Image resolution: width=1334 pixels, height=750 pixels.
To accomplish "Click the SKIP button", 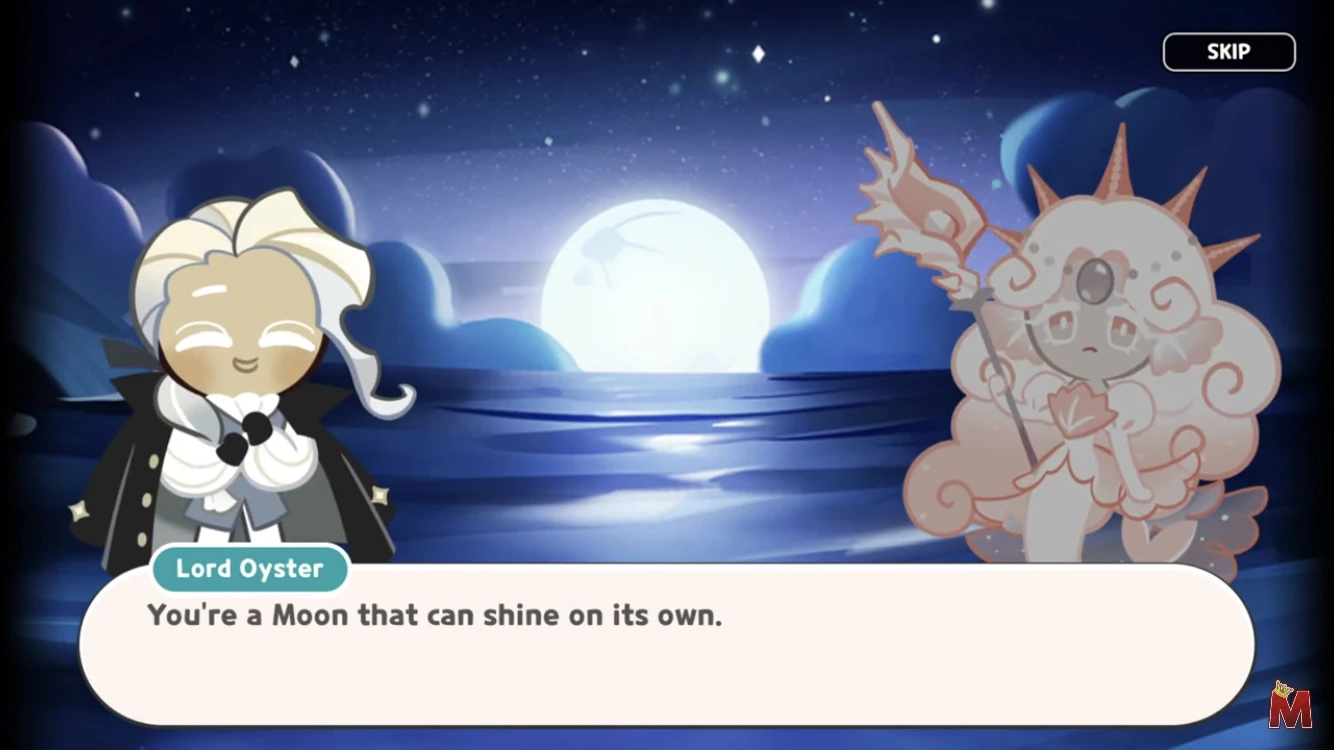I will pos(1228,51).
